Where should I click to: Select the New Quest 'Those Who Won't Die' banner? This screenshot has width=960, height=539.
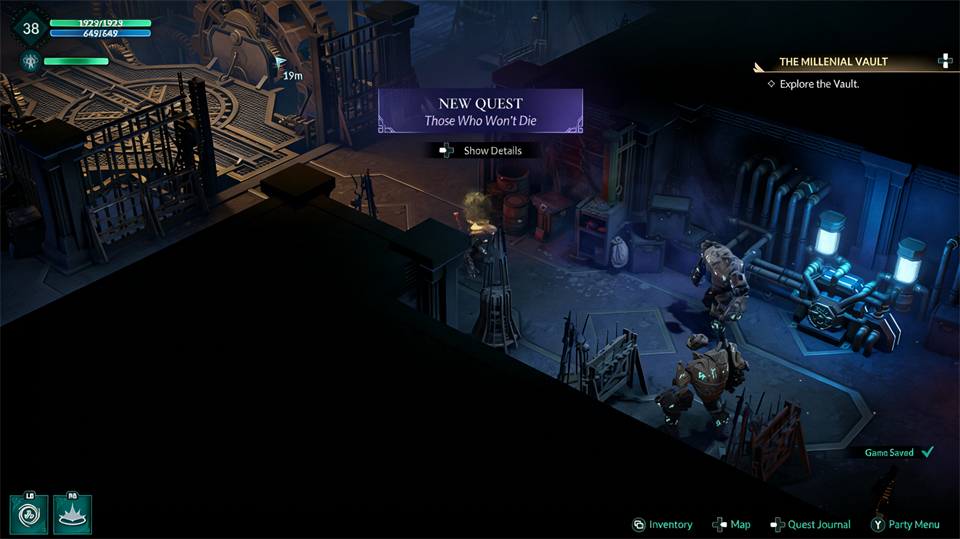point(480,111)
